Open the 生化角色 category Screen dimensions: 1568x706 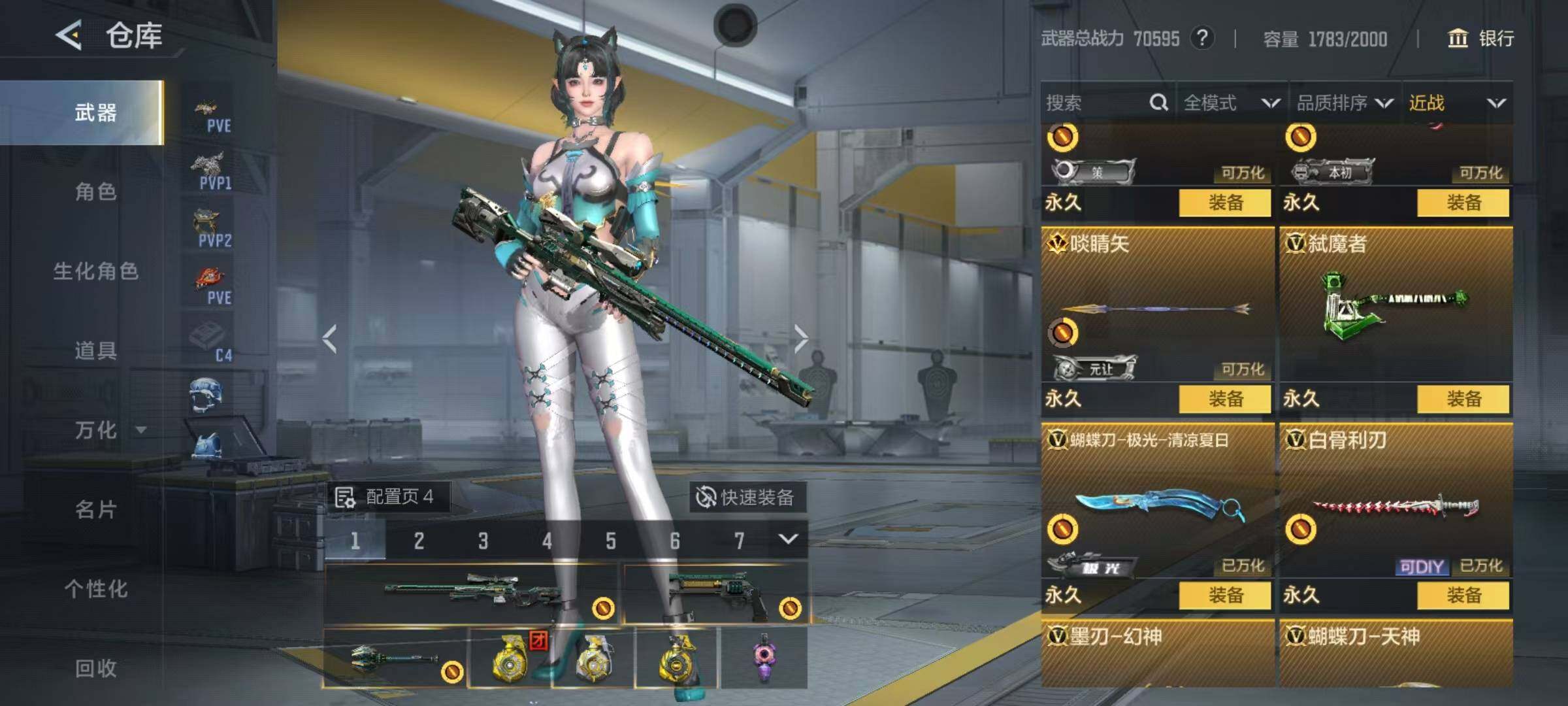95,271
